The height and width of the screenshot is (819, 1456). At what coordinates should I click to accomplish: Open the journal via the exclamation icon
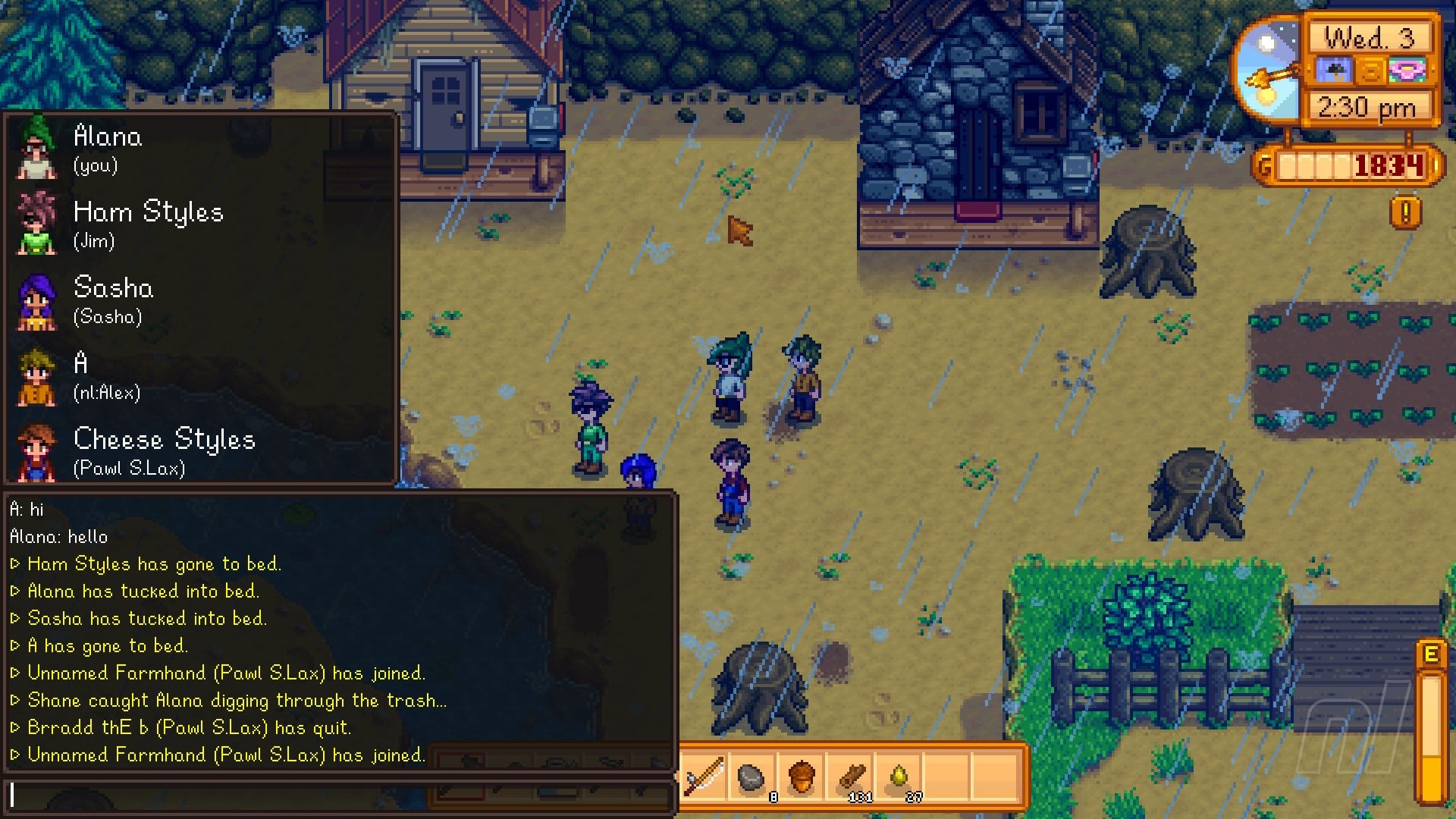coord(1405,213)
